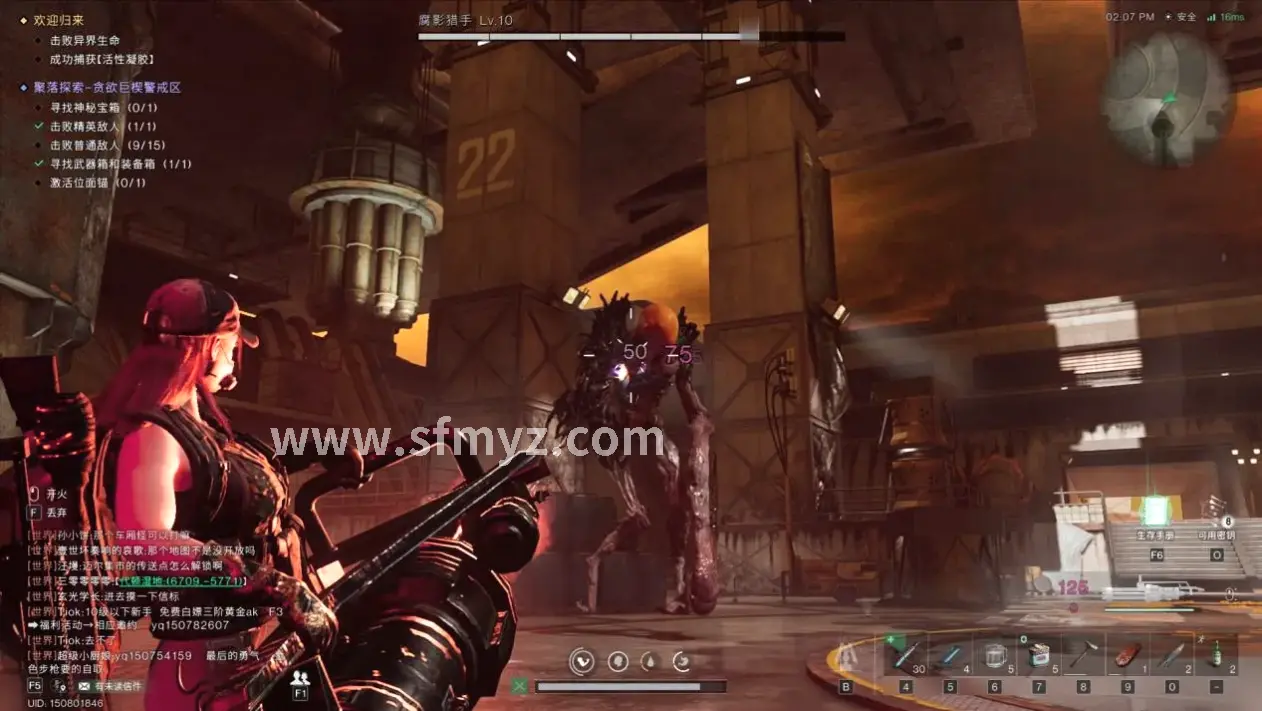Use the canned food hotbar slot
The width and height of the screenshot is (1262, 711).
(1039, 655)
